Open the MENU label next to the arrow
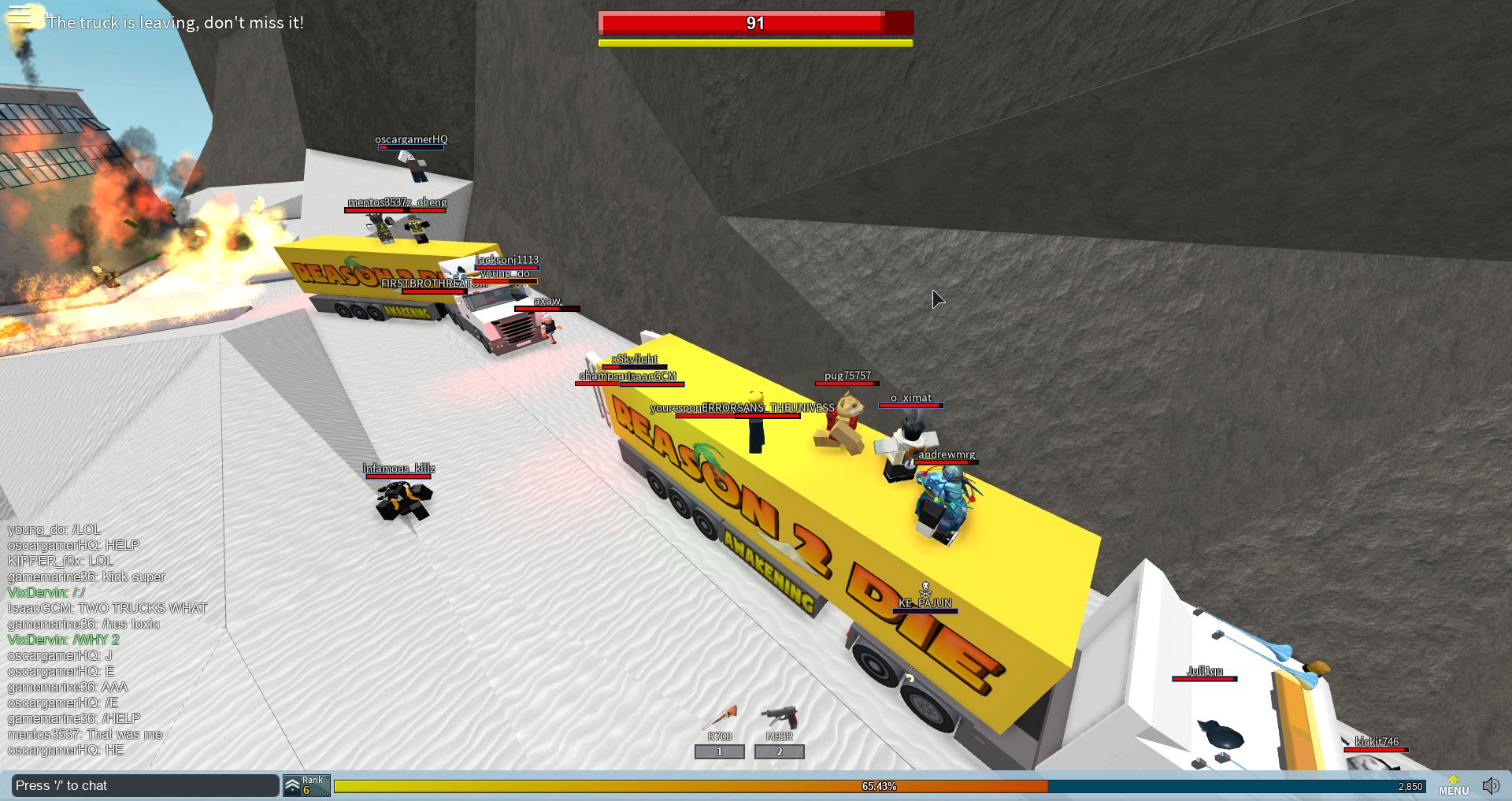Image resolution: width=1512 pixels, height=801 pixels. pos(1454,791)
